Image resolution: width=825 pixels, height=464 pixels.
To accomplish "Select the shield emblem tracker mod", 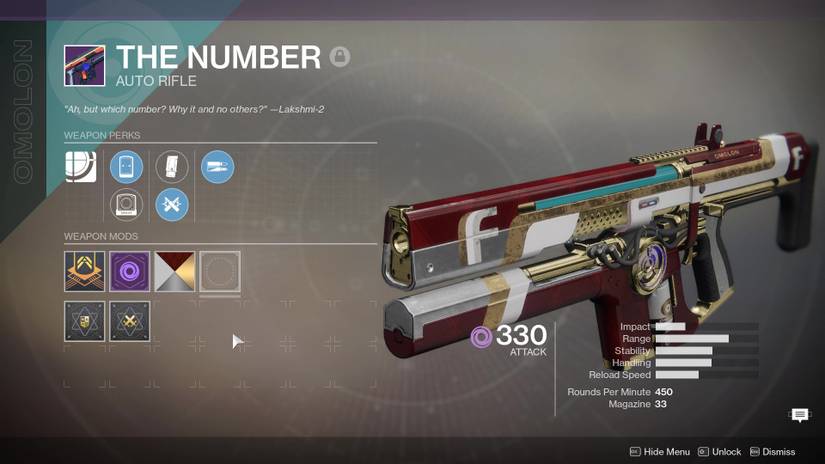I will click(84, 321).
